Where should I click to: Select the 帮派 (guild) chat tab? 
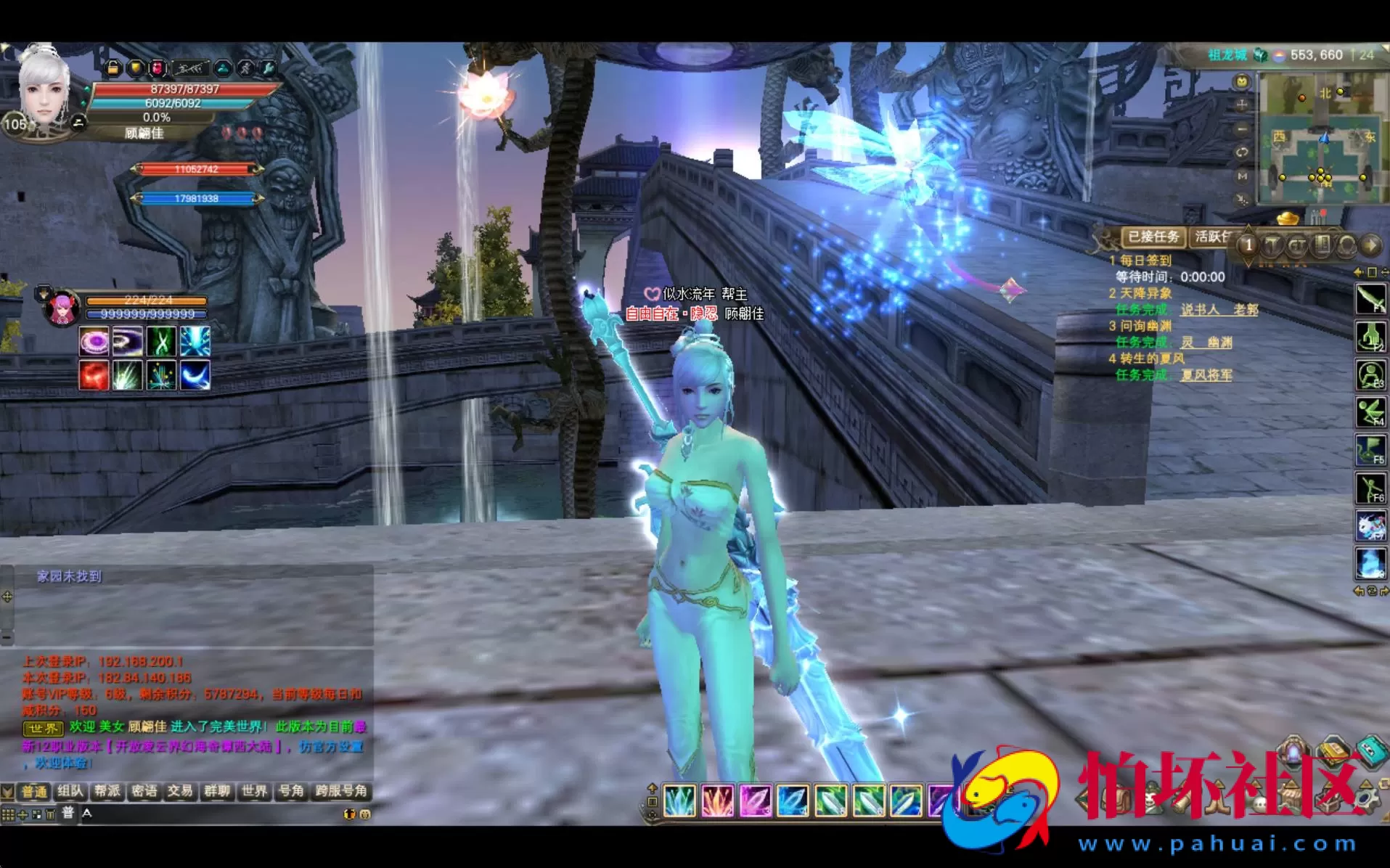[x=107, y=791]
